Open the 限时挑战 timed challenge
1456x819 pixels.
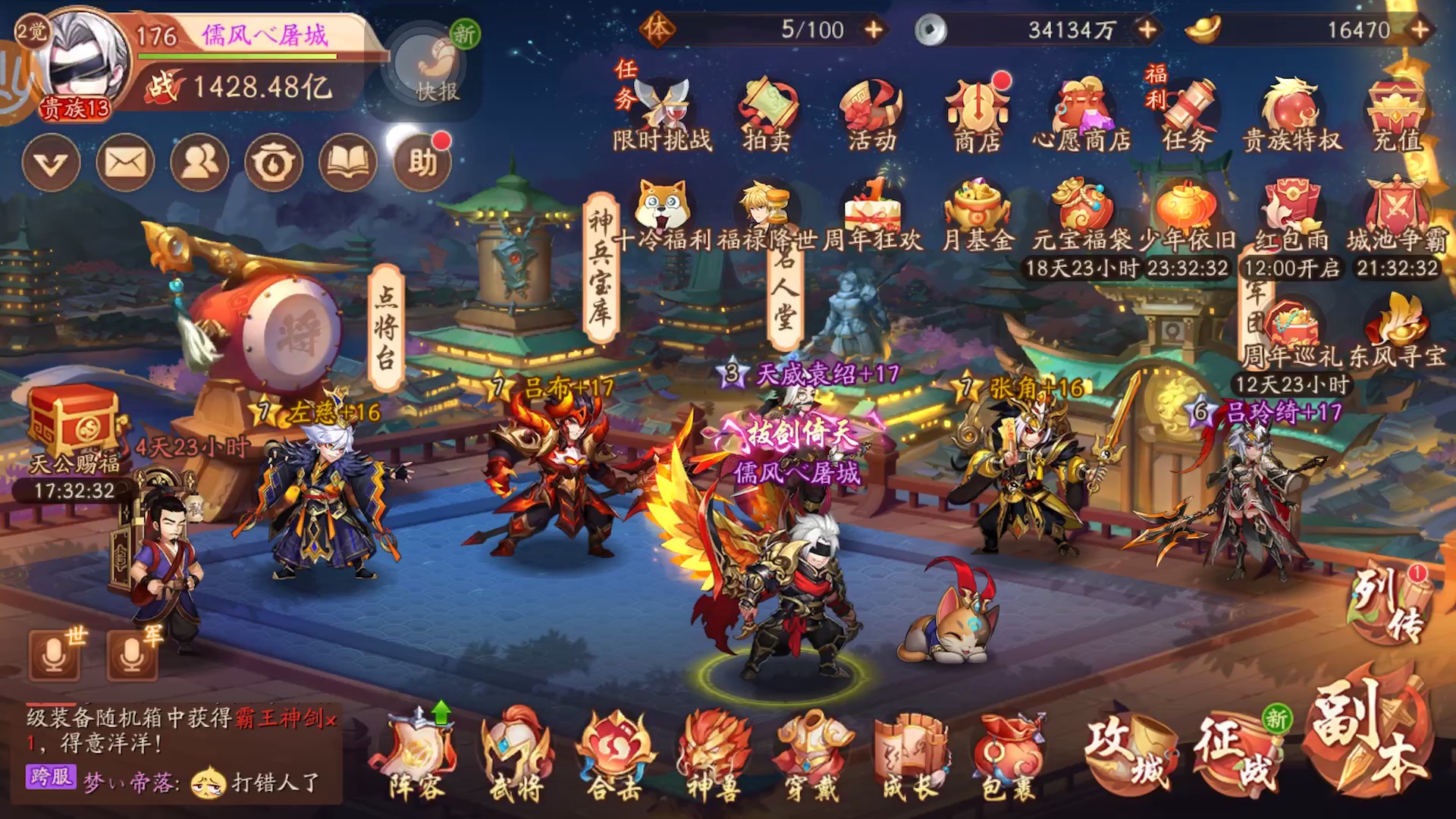tap(663, 114)
